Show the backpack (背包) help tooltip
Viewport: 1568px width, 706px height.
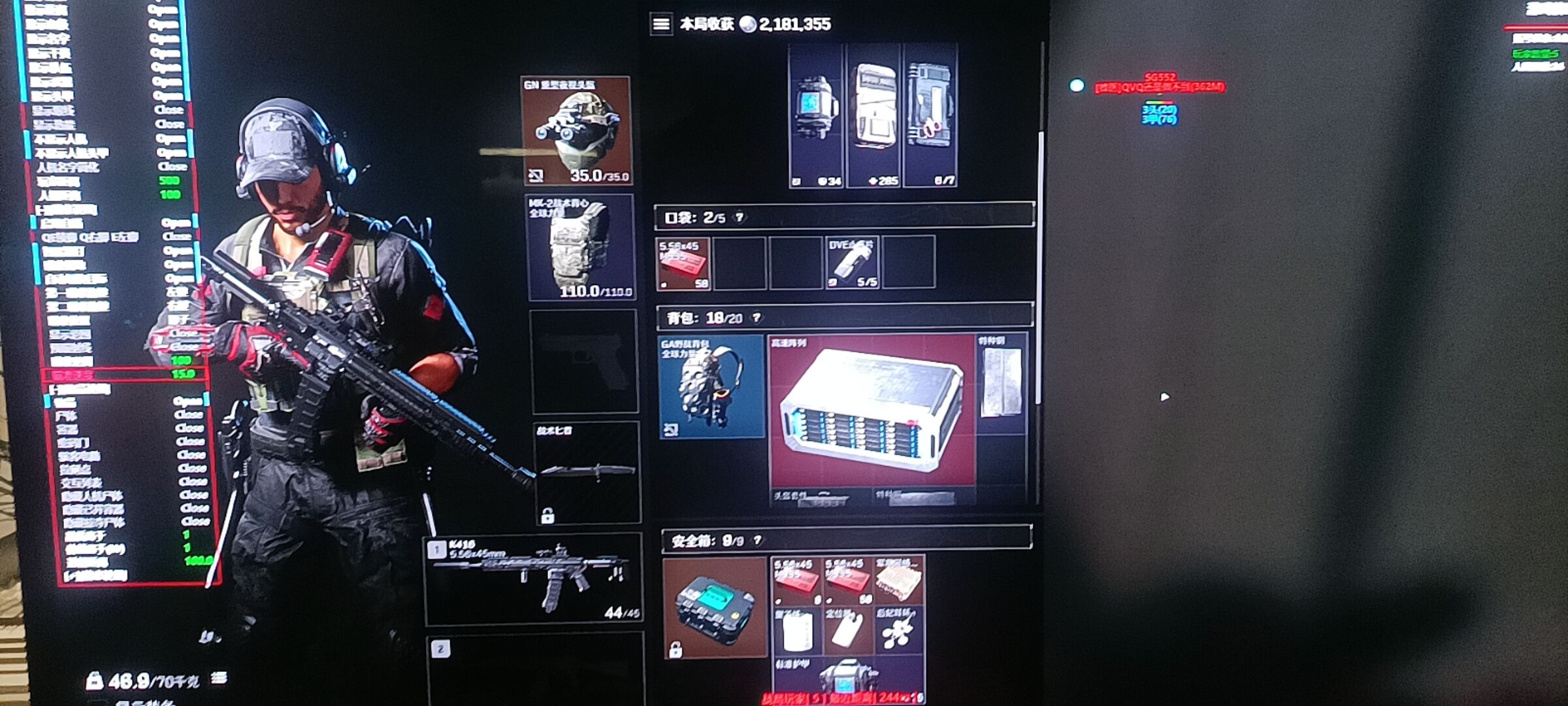point(757,318)
